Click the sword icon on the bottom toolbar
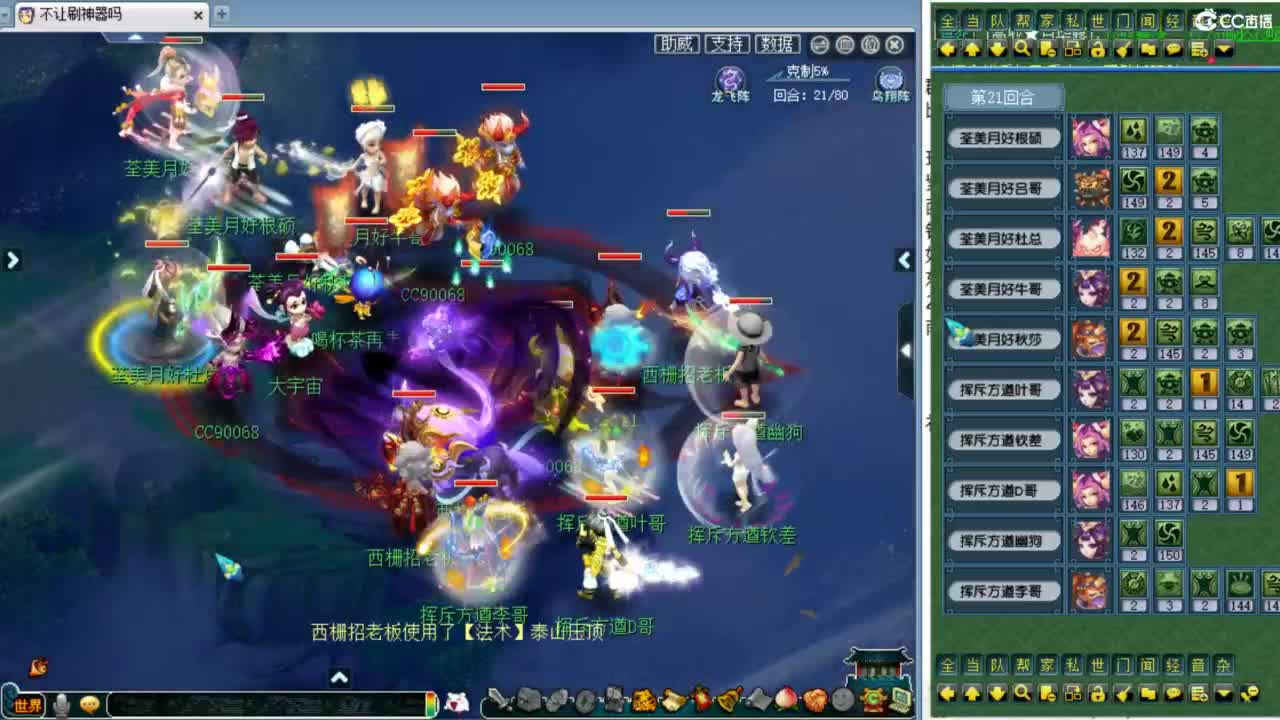1280x720 pixels. click(499, 700)
